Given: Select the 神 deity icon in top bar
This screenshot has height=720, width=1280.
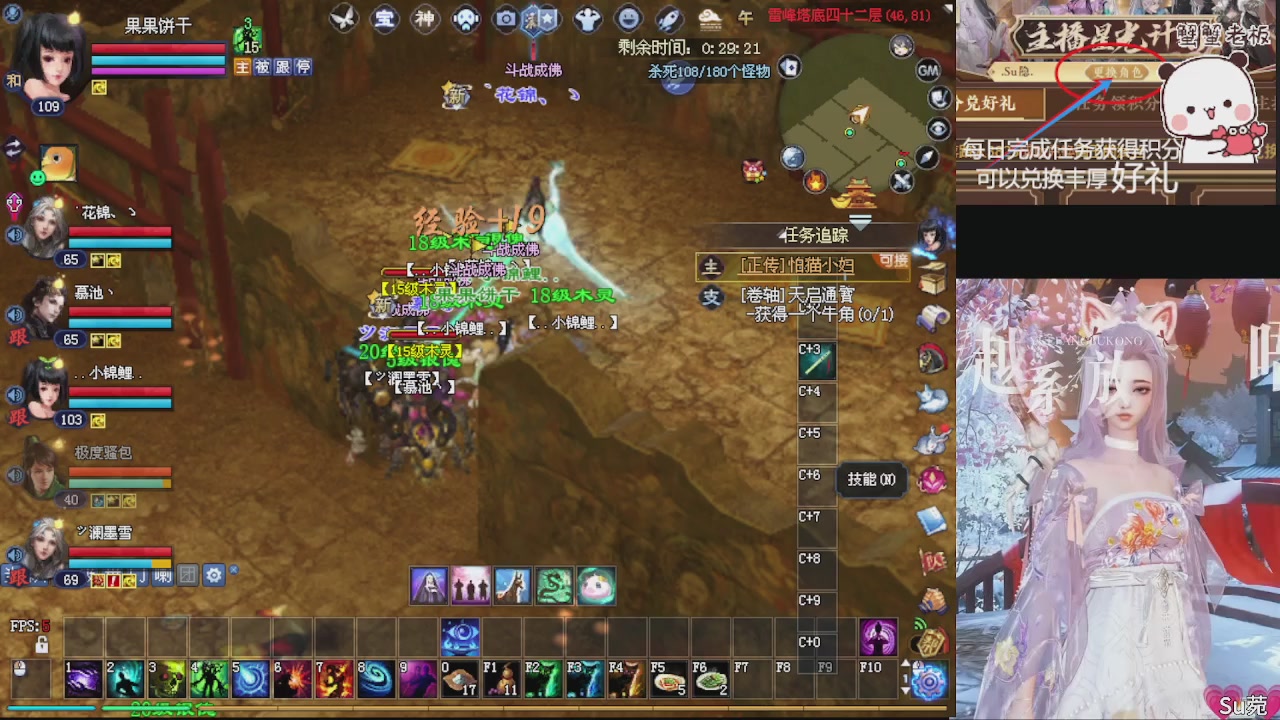Looking at the screenshot, I should (x=425, y=18).
